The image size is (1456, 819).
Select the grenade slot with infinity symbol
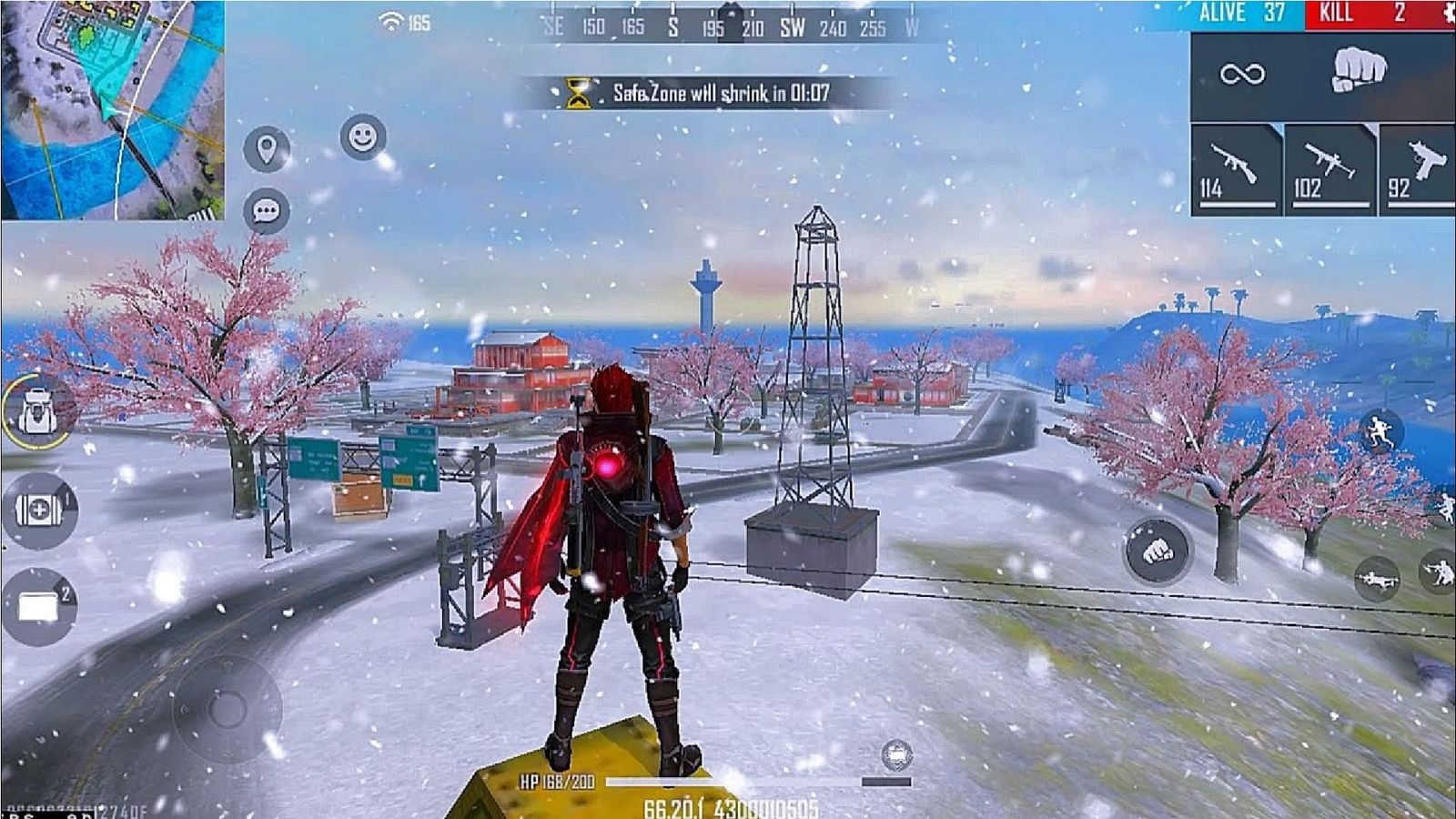pyautogui.click(x=1242, y=75)
